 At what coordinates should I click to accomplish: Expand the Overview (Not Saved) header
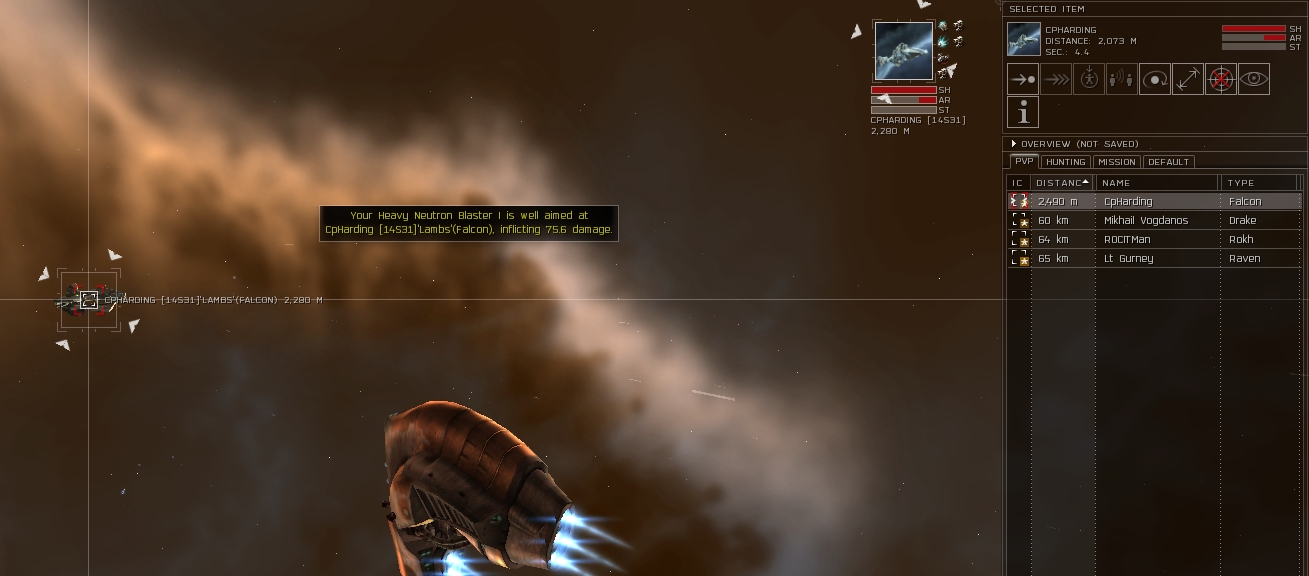(1014, 144)
